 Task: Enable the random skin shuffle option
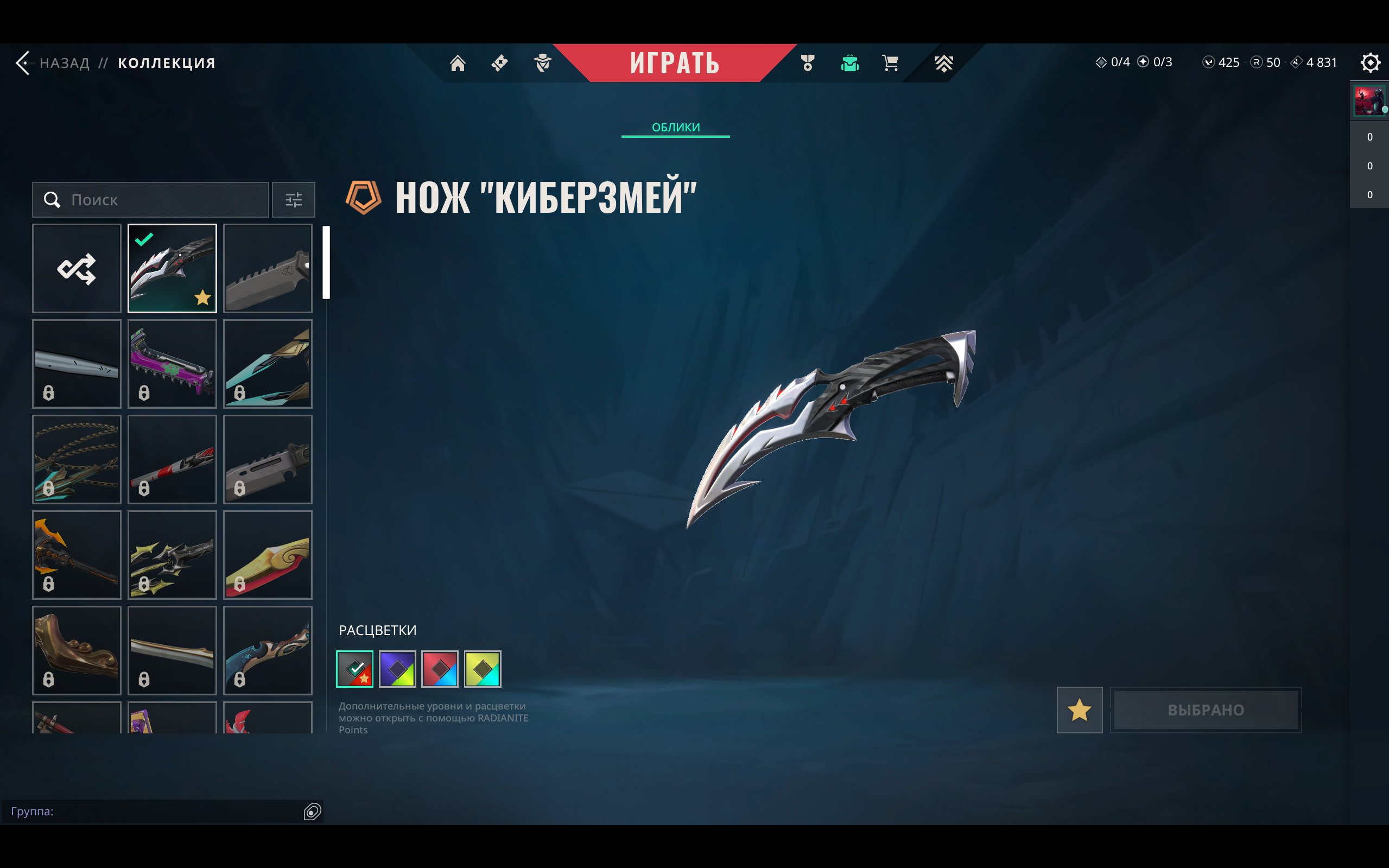[77, 268]
